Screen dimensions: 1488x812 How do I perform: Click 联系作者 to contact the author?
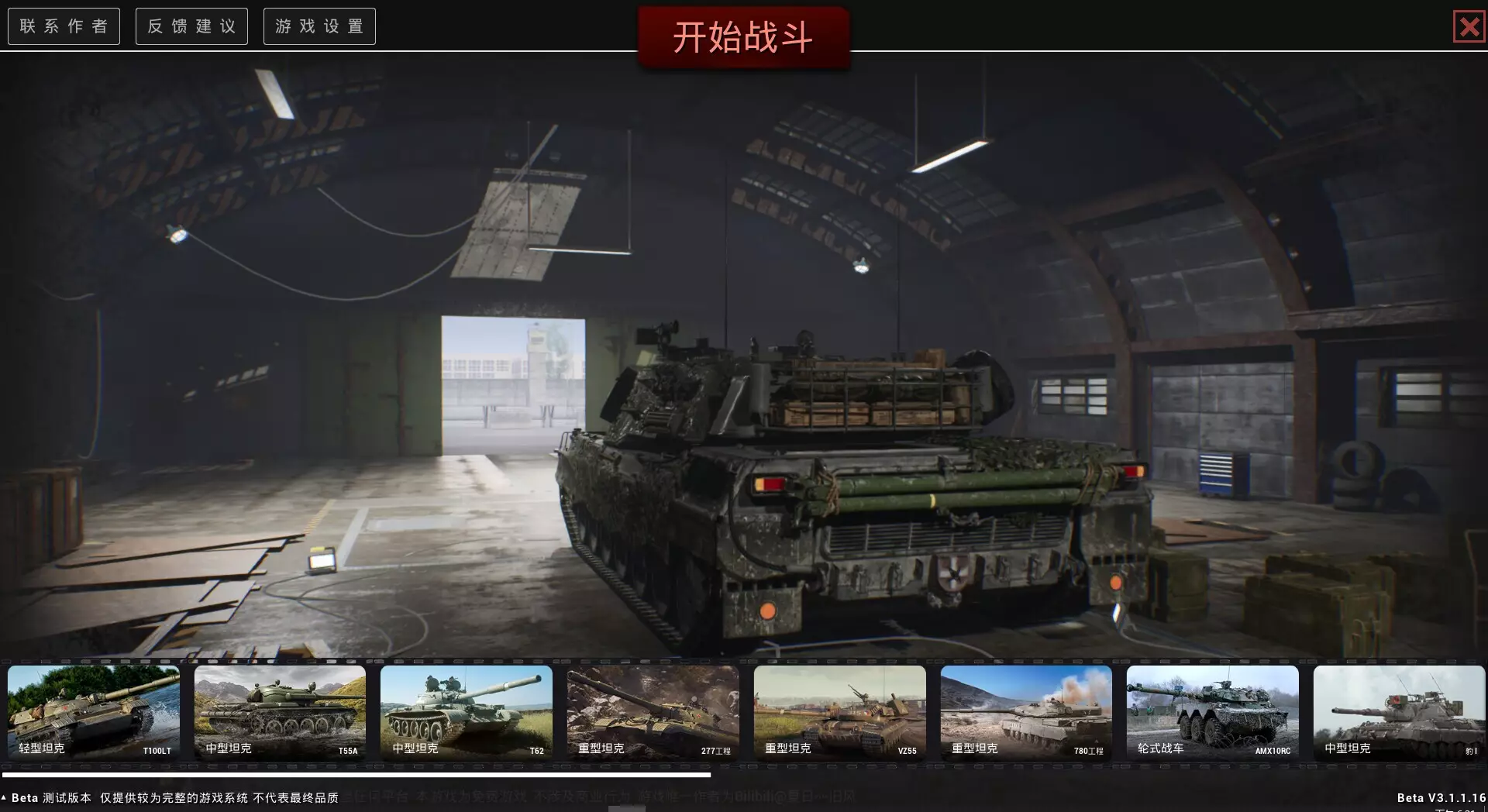tap(64, 26)
